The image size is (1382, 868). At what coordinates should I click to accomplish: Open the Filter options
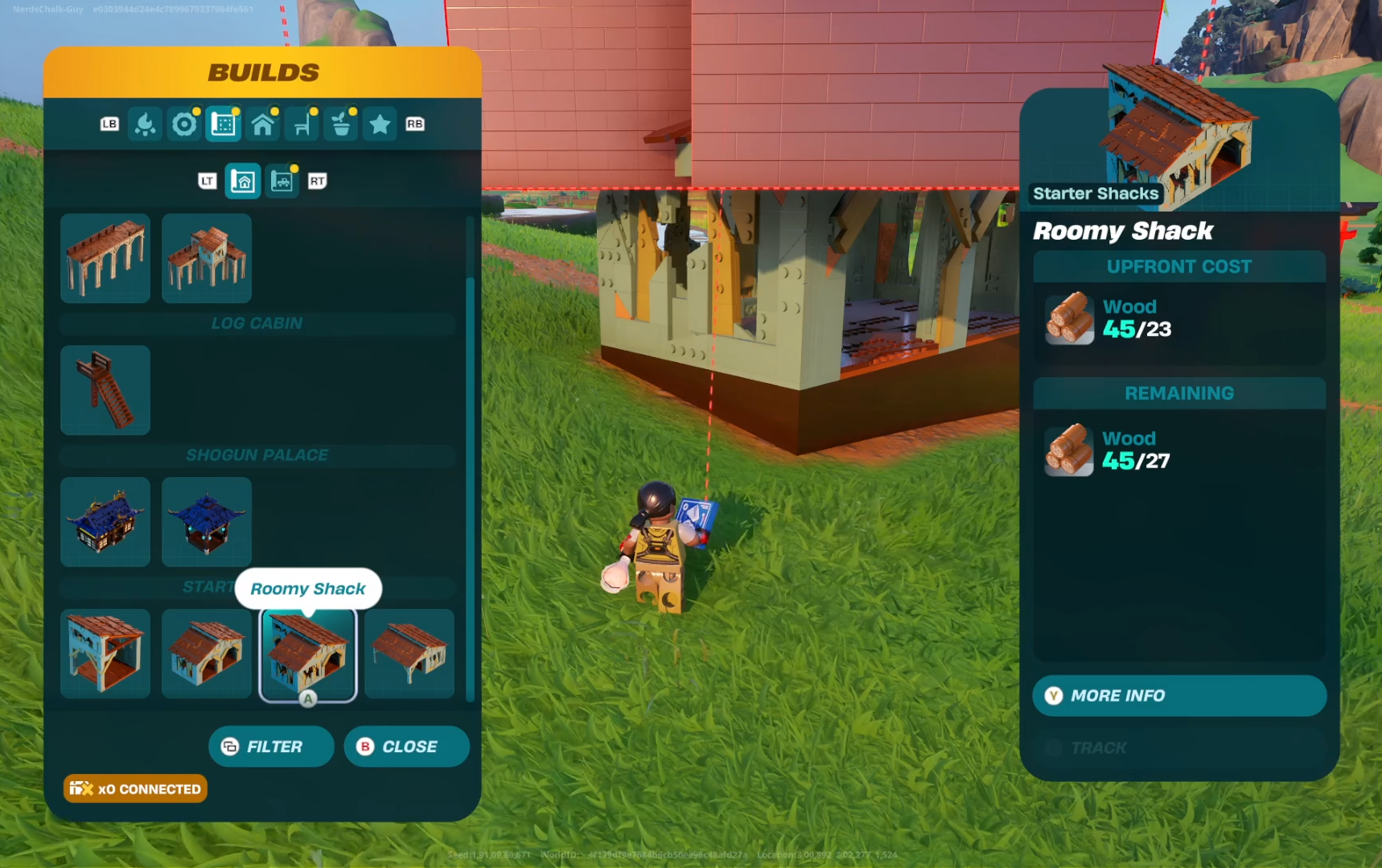(271, 747)
